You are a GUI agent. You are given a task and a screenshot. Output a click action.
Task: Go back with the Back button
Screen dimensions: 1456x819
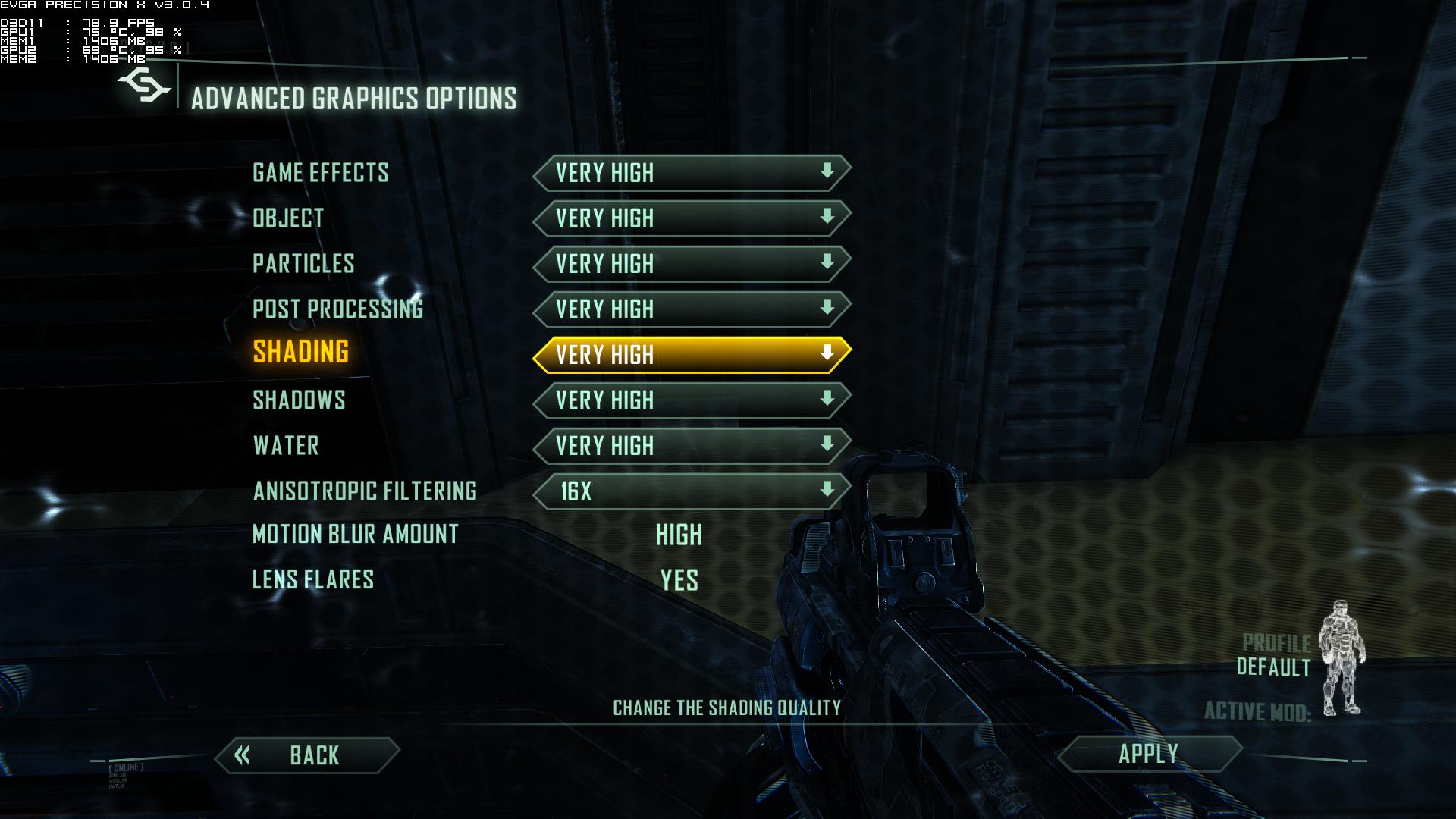tap(307, 755)
